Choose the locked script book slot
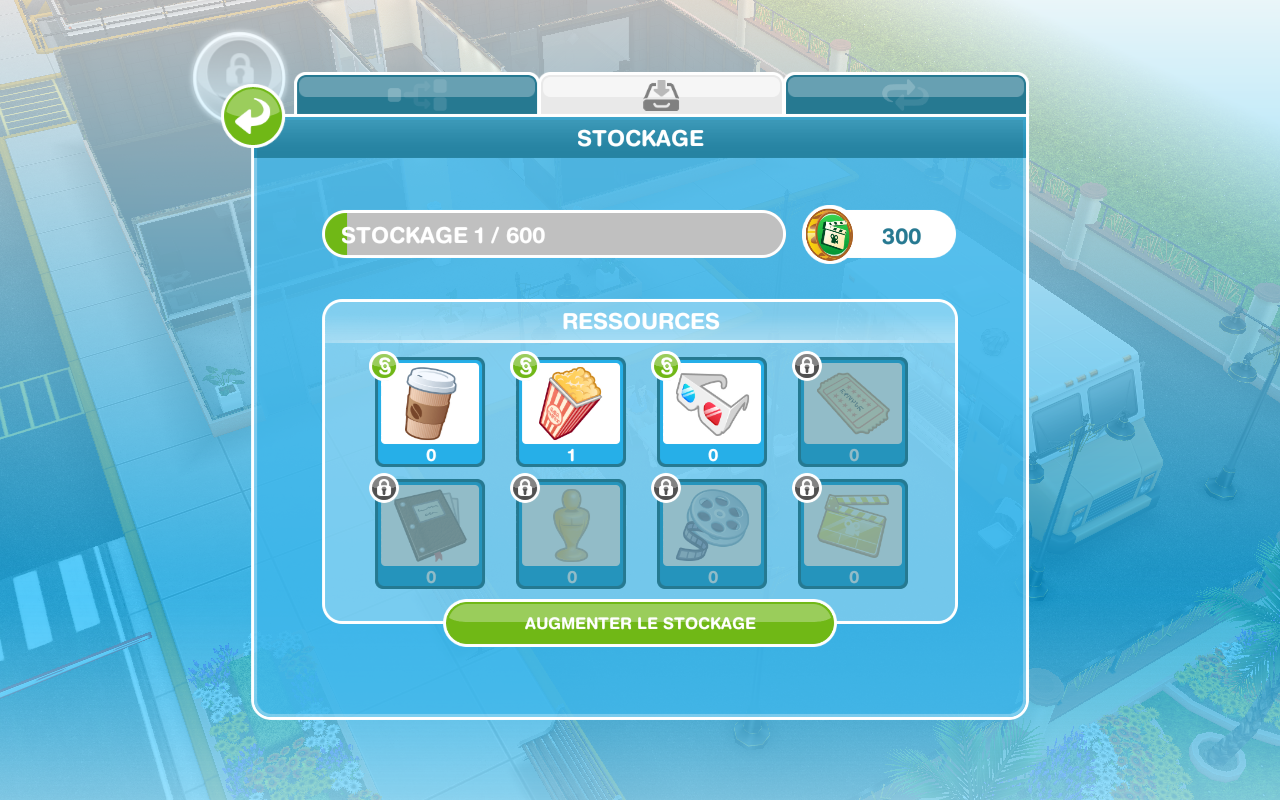Screen dimensions: 1280x800 pyautogui.click(x=430, y=533)
